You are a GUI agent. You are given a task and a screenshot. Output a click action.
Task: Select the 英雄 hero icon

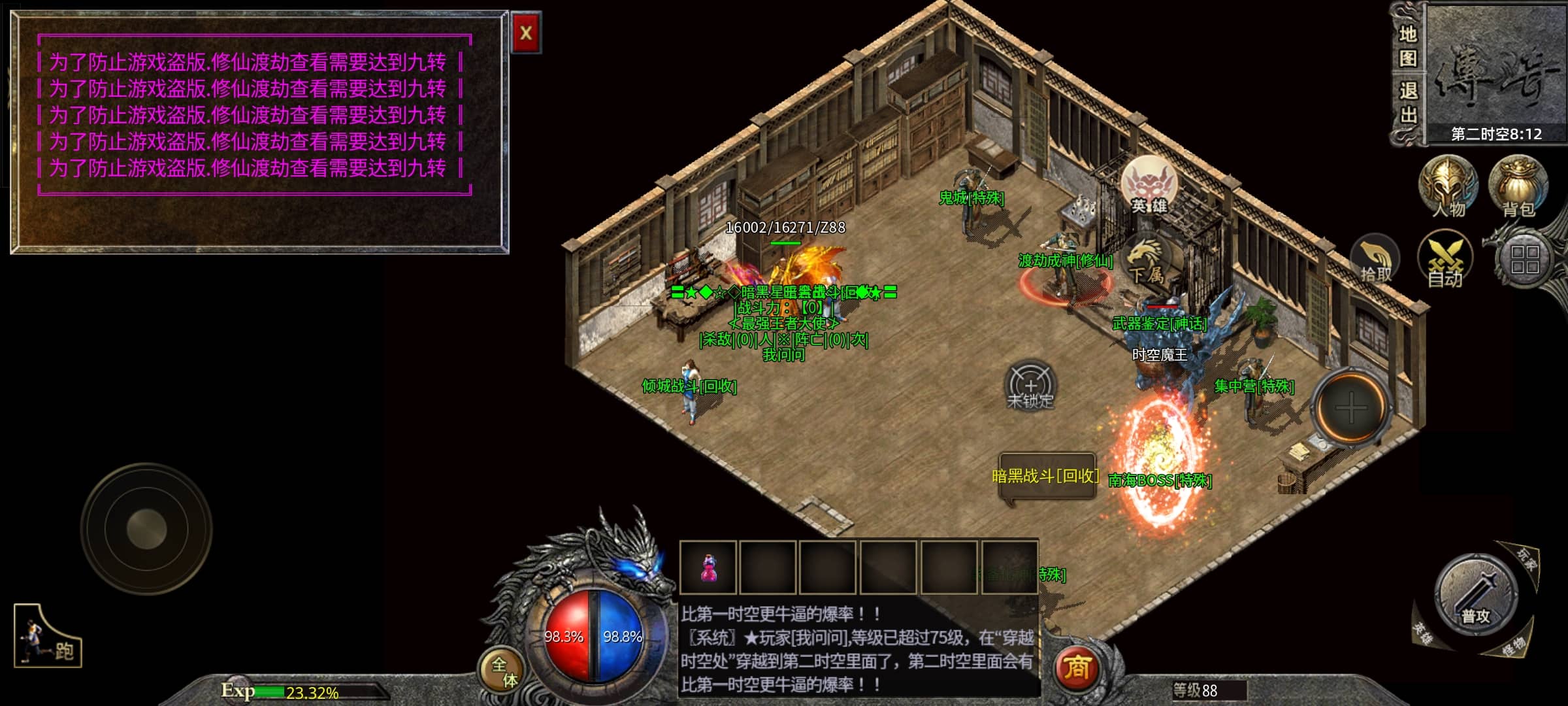coord(1149,185)
